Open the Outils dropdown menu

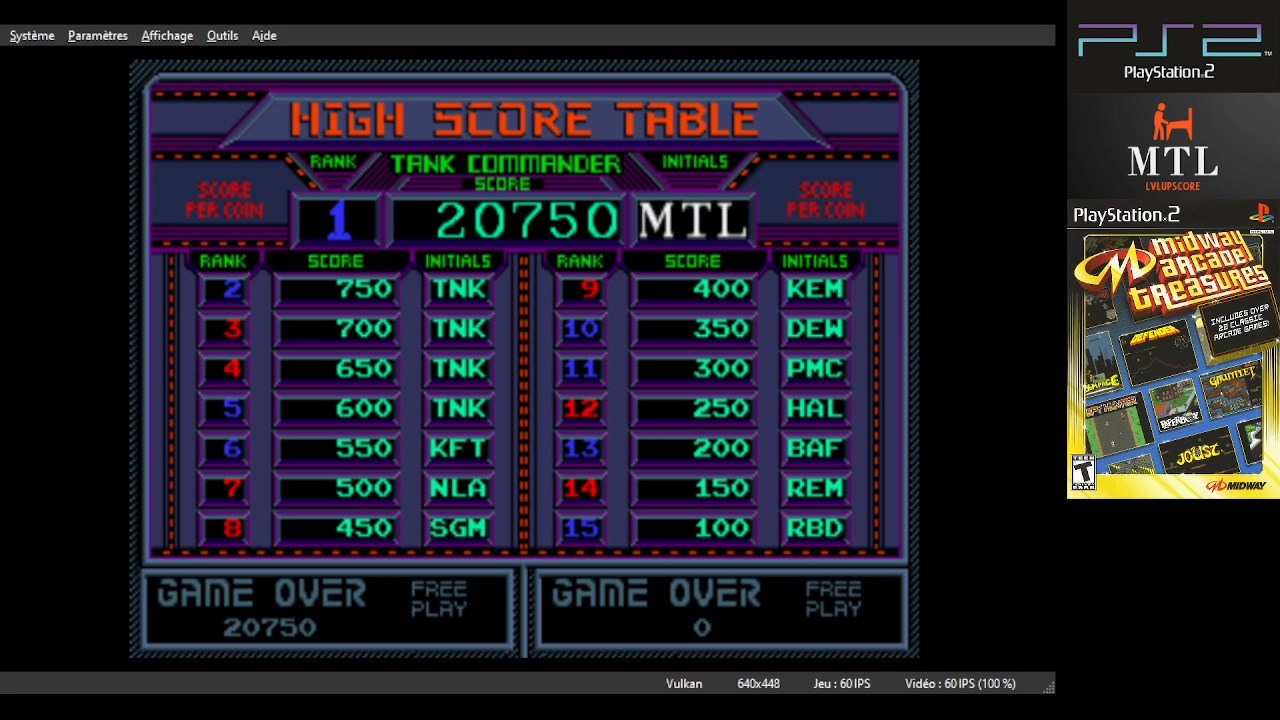point(222,35)
